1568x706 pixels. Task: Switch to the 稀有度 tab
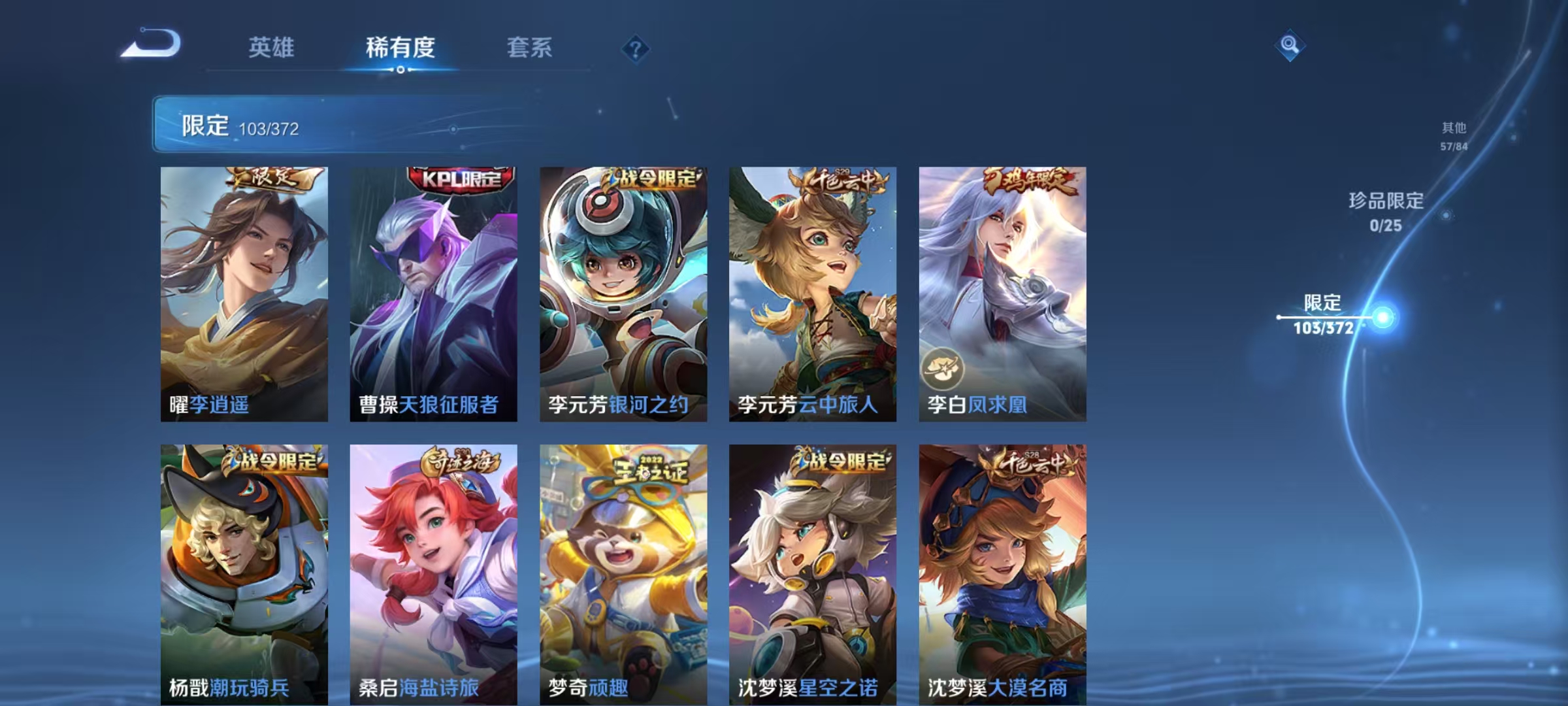coord(401,48)
